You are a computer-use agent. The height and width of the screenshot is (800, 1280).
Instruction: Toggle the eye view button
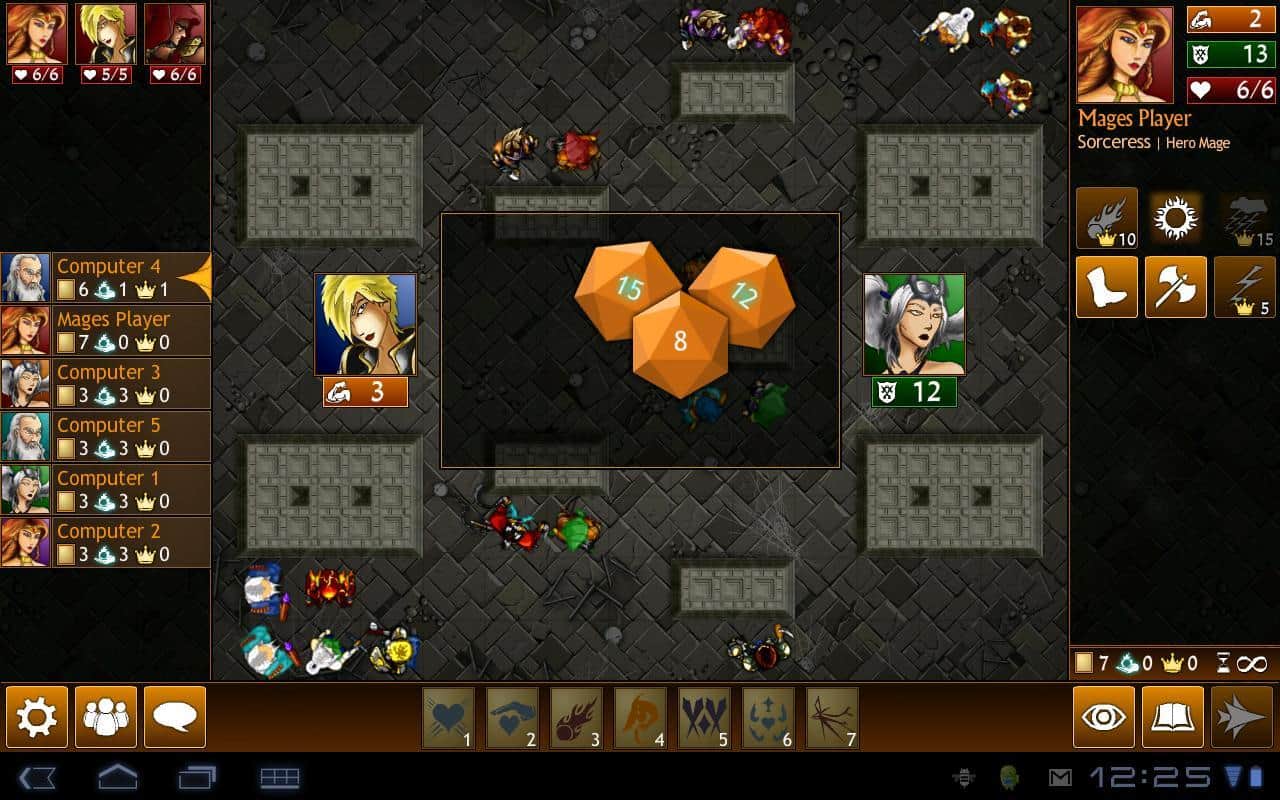coord(1104,716)
